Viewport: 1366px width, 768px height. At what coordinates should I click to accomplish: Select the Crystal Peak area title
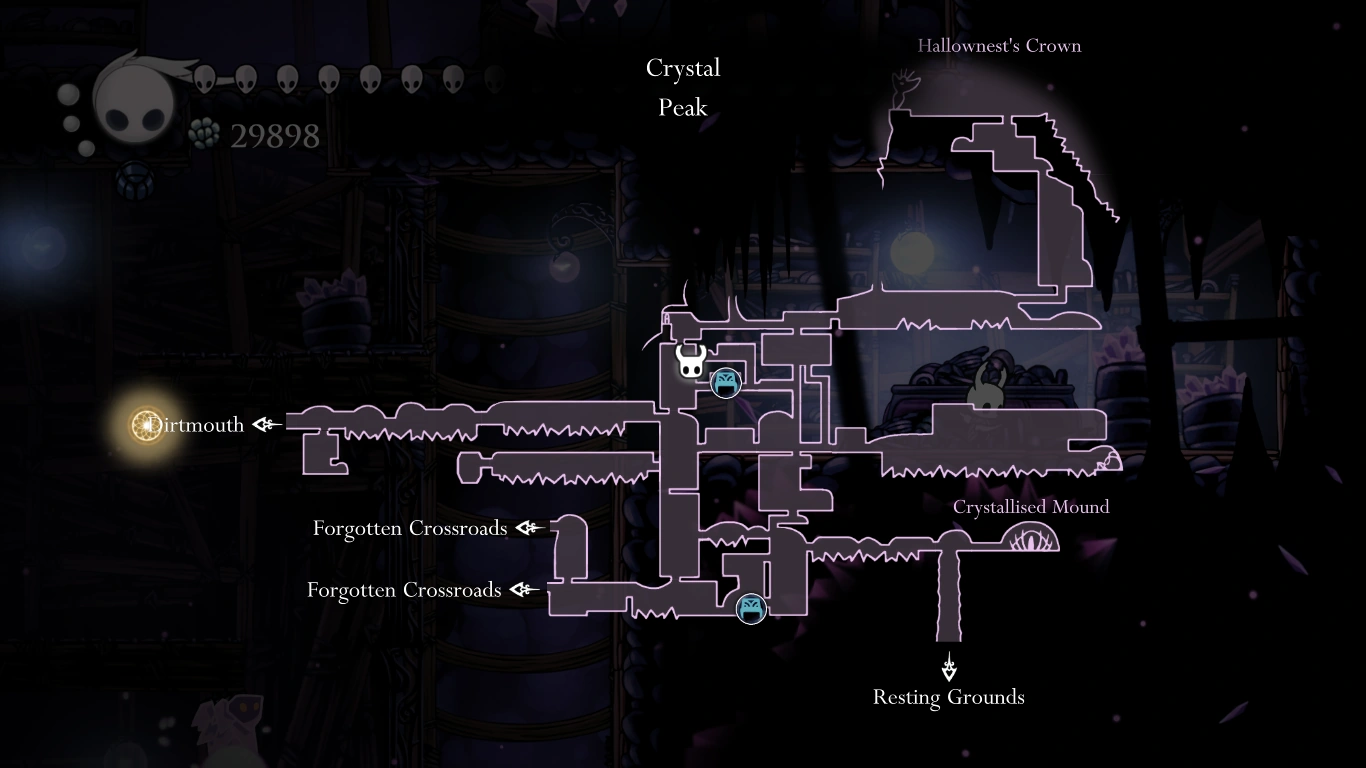[x=683, y=87]
